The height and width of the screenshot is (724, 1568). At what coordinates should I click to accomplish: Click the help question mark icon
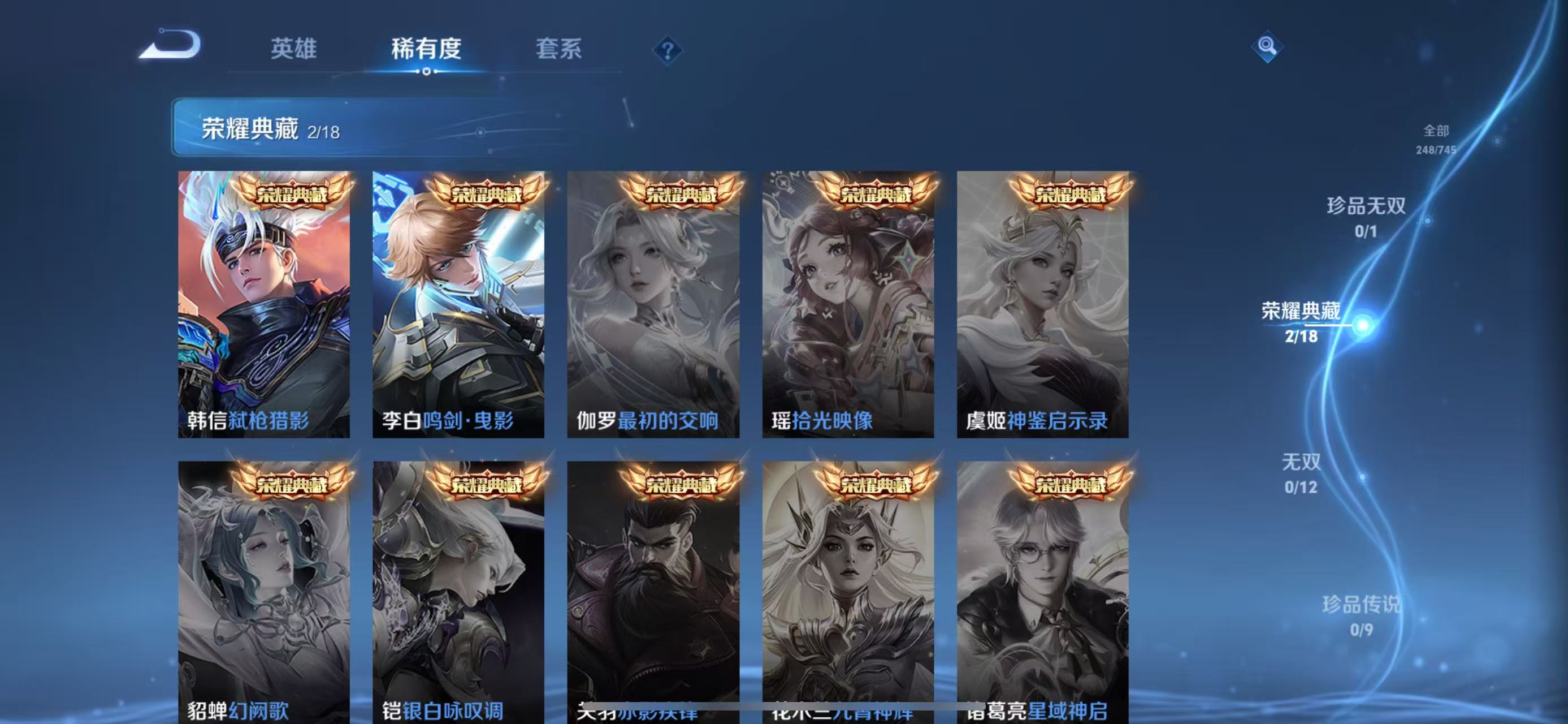click(x=668, y=50)
